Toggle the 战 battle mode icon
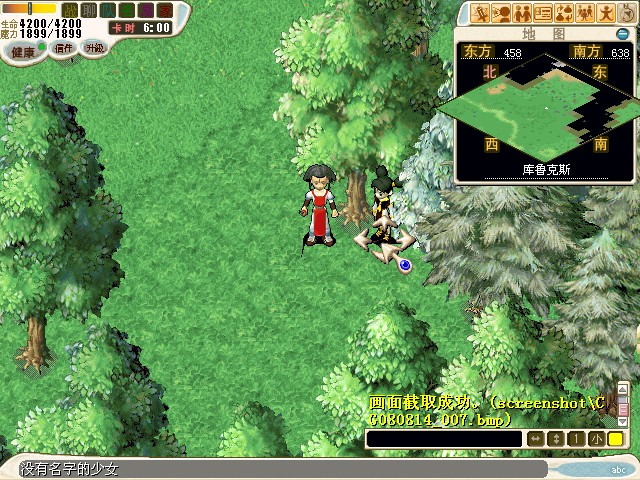Image resolution: width=640 pixels, height=480 pixels. 70,10
